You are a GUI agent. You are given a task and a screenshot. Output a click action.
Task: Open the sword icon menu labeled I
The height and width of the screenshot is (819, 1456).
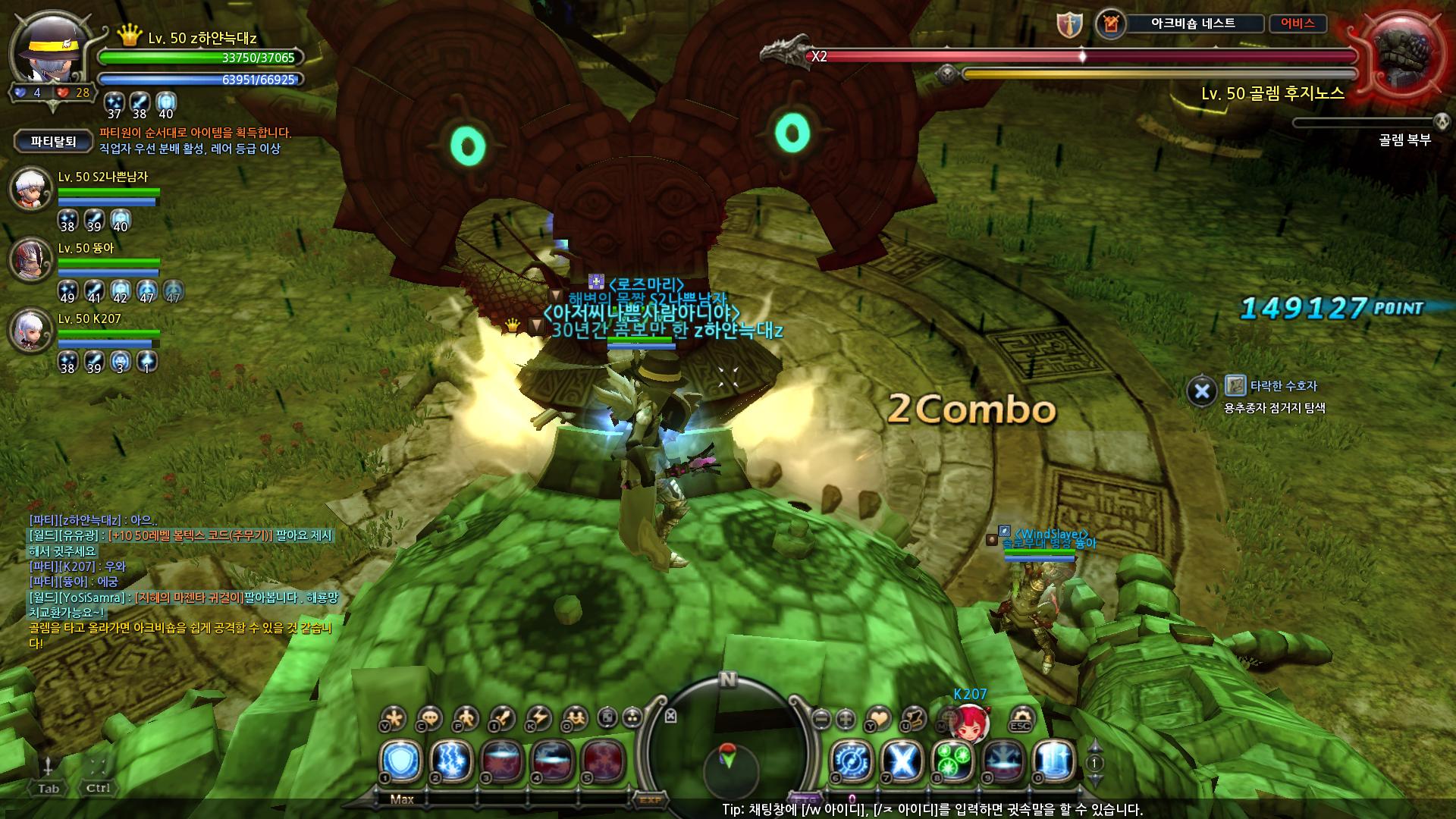[x=503, y=717]
